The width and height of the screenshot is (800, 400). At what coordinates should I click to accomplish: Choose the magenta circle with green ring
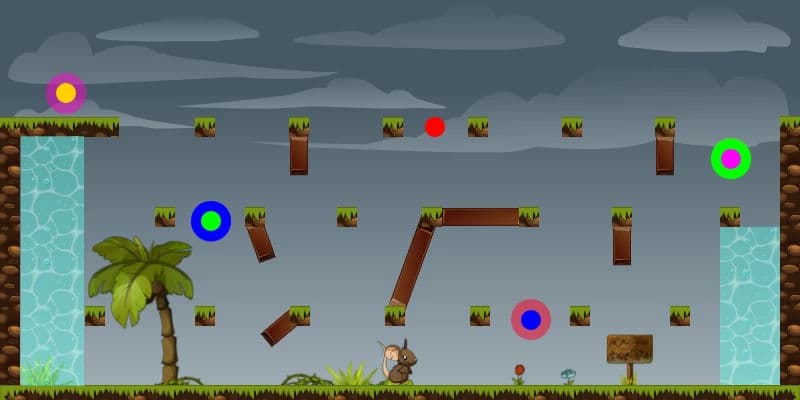point(731,158)
